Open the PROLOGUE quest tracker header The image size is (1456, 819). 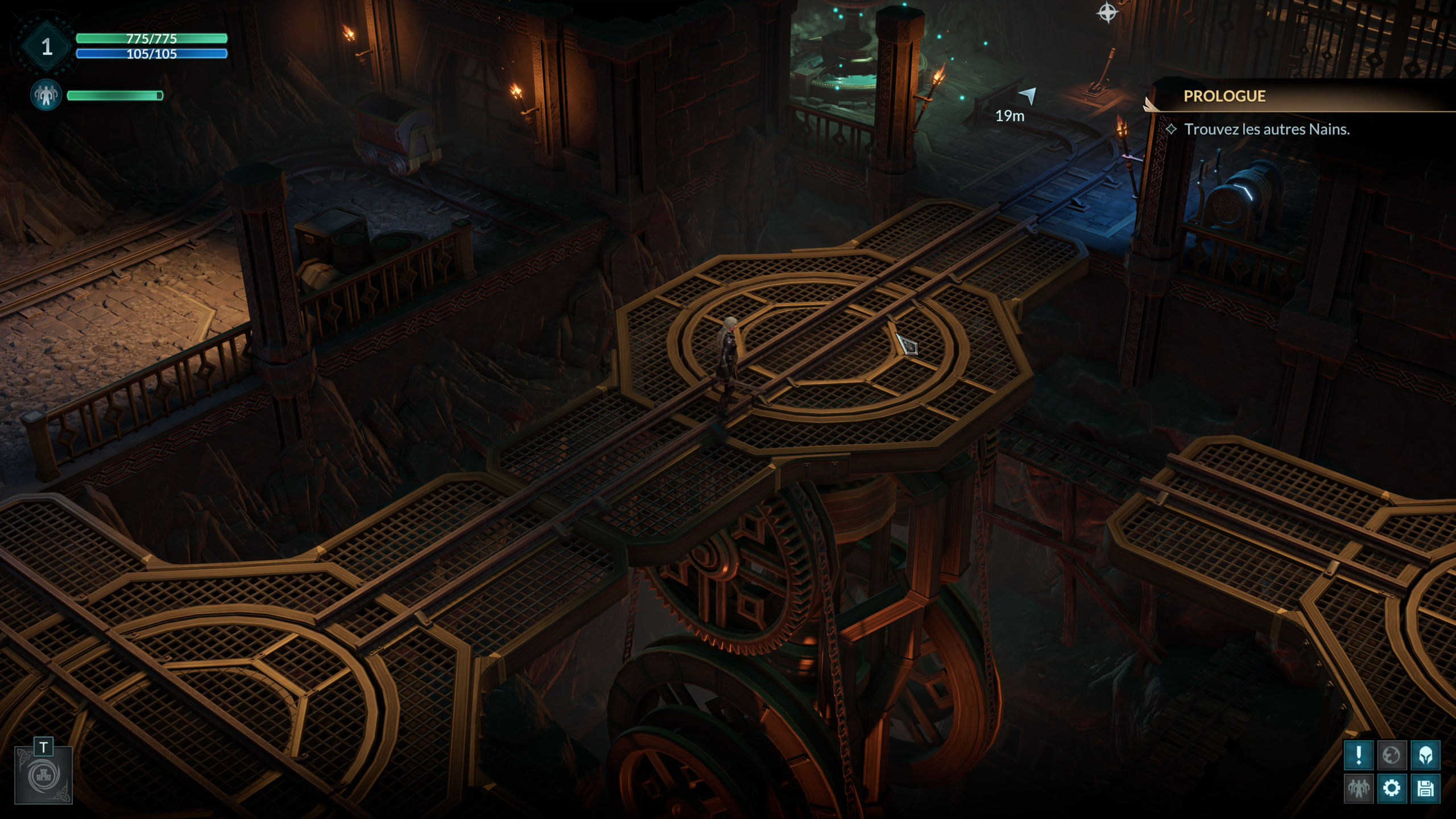1225,96
